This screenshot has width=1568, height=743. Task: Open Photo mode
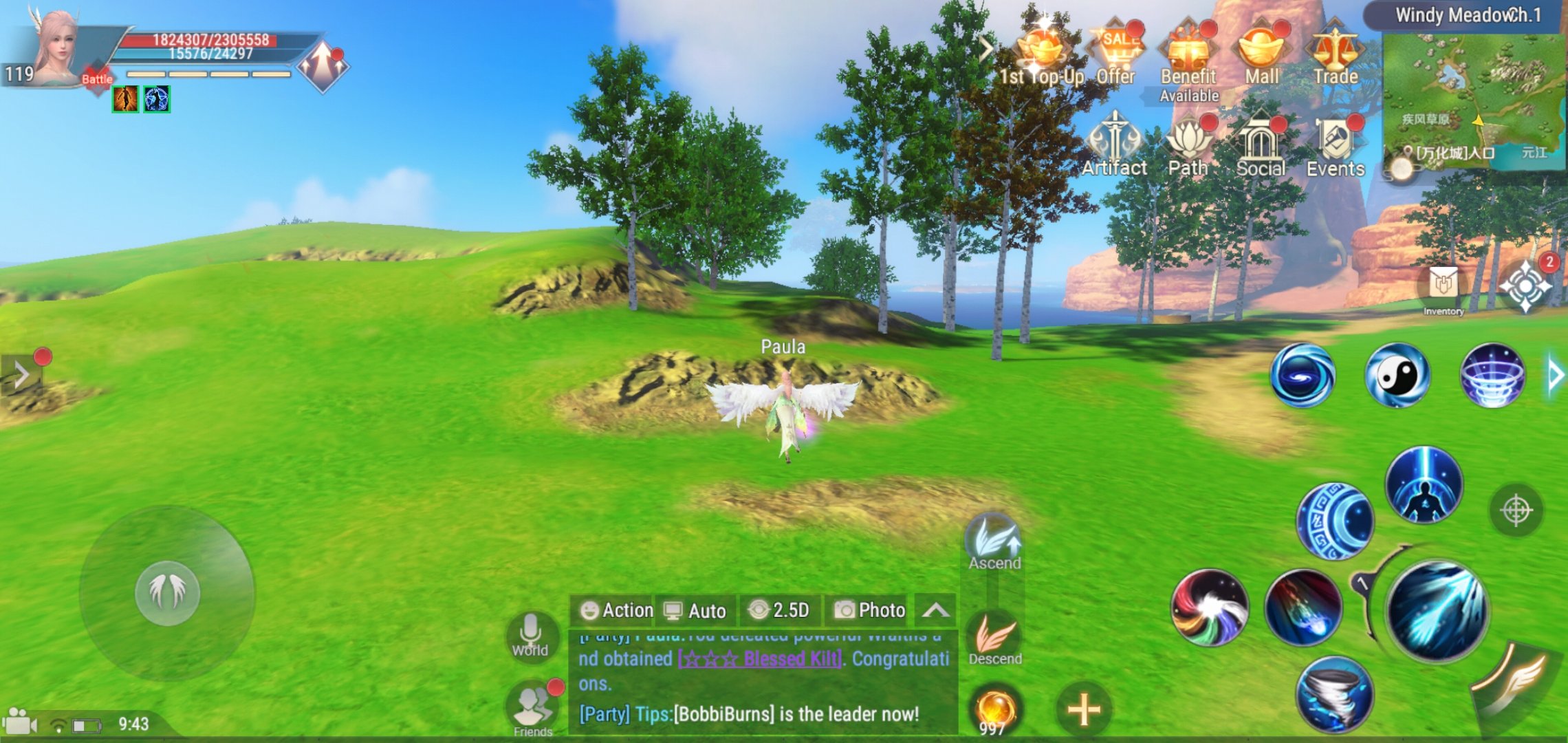point(869,610)
